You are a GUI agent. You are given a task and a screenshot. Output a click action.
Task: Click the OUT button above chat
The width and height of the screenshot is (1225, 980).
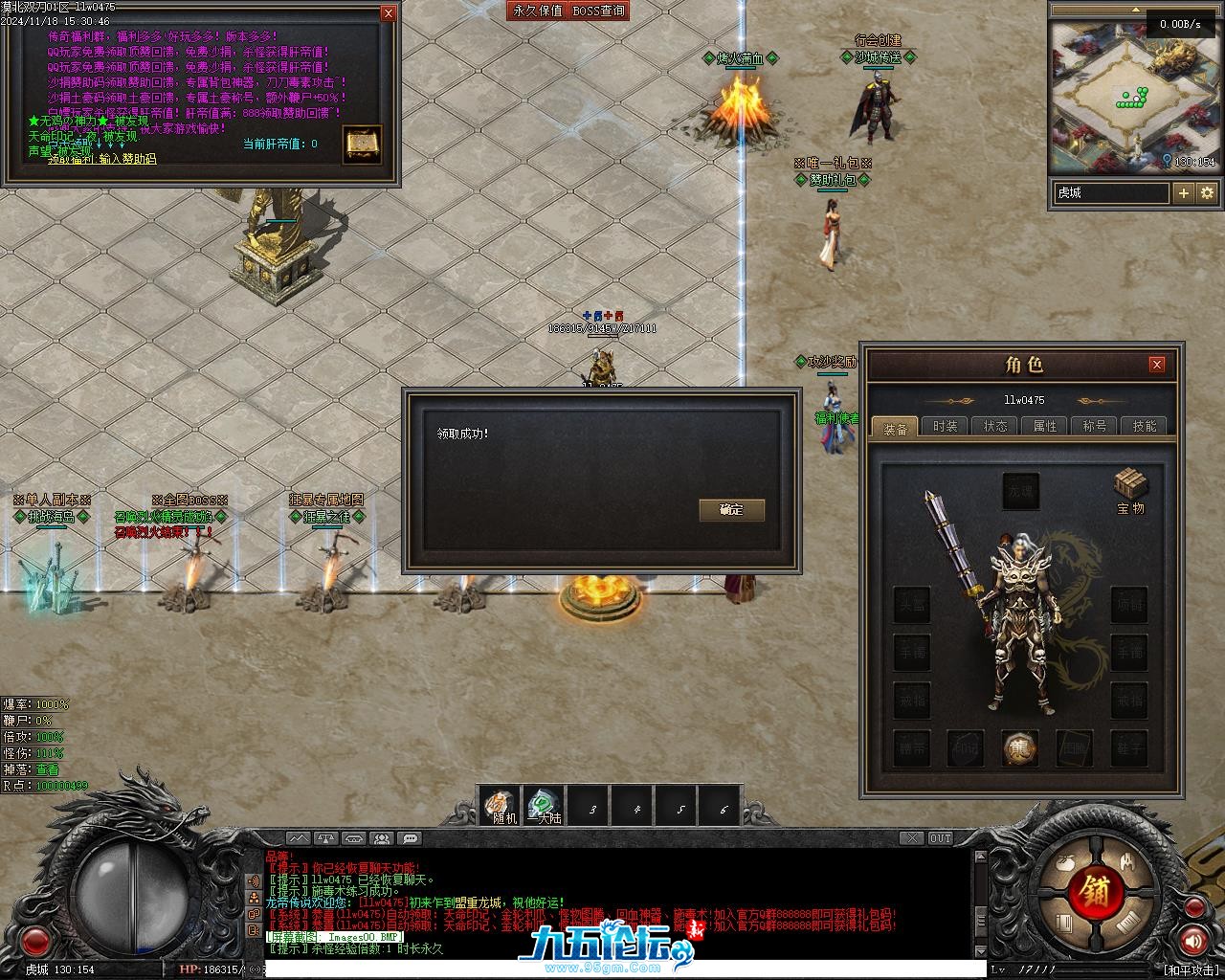click(941, 838)
